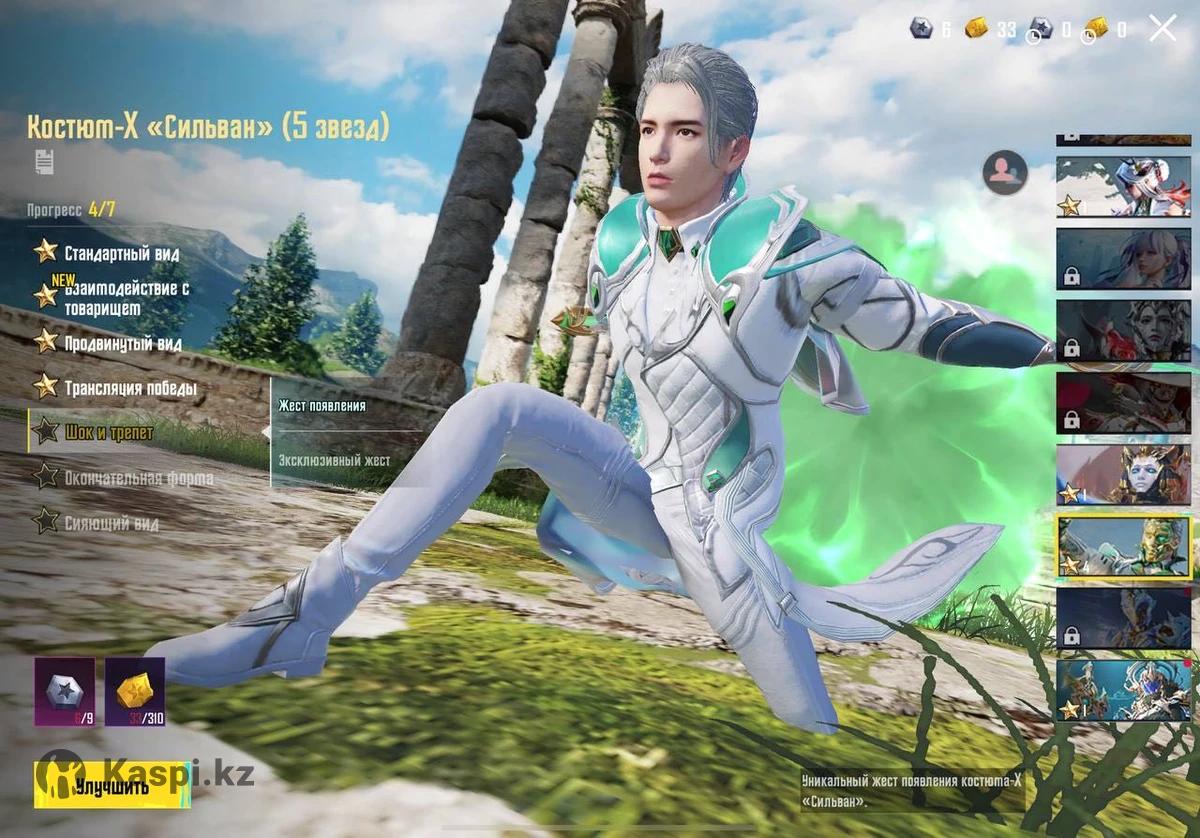Select the yellow-highlighted gold mask suit thumbnail
The image size is (1200, 838).
[1123, 546]
